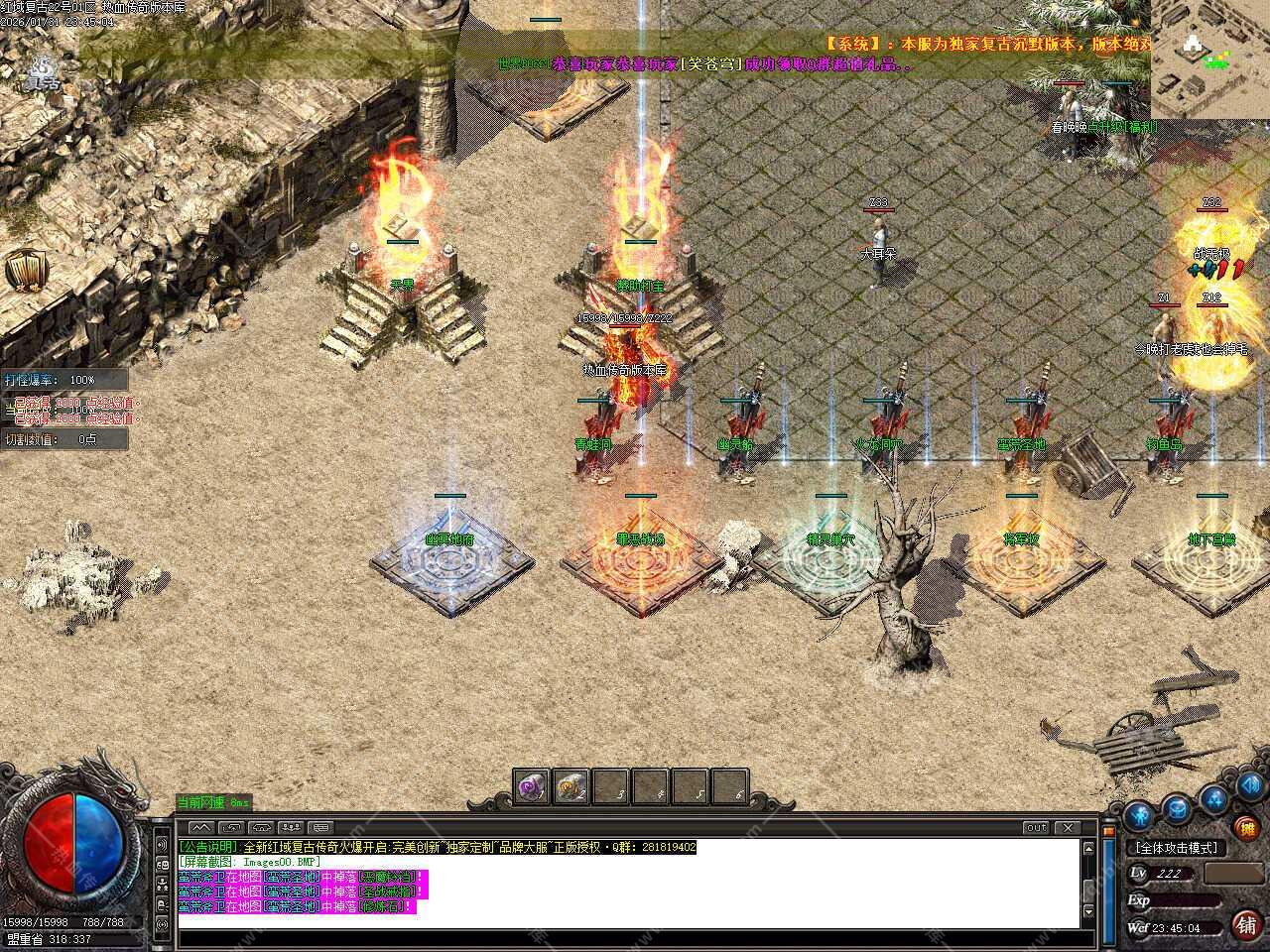Open the 攻略 strategy guide book icon
1270x952 pixels.
(x=23, y=271)
